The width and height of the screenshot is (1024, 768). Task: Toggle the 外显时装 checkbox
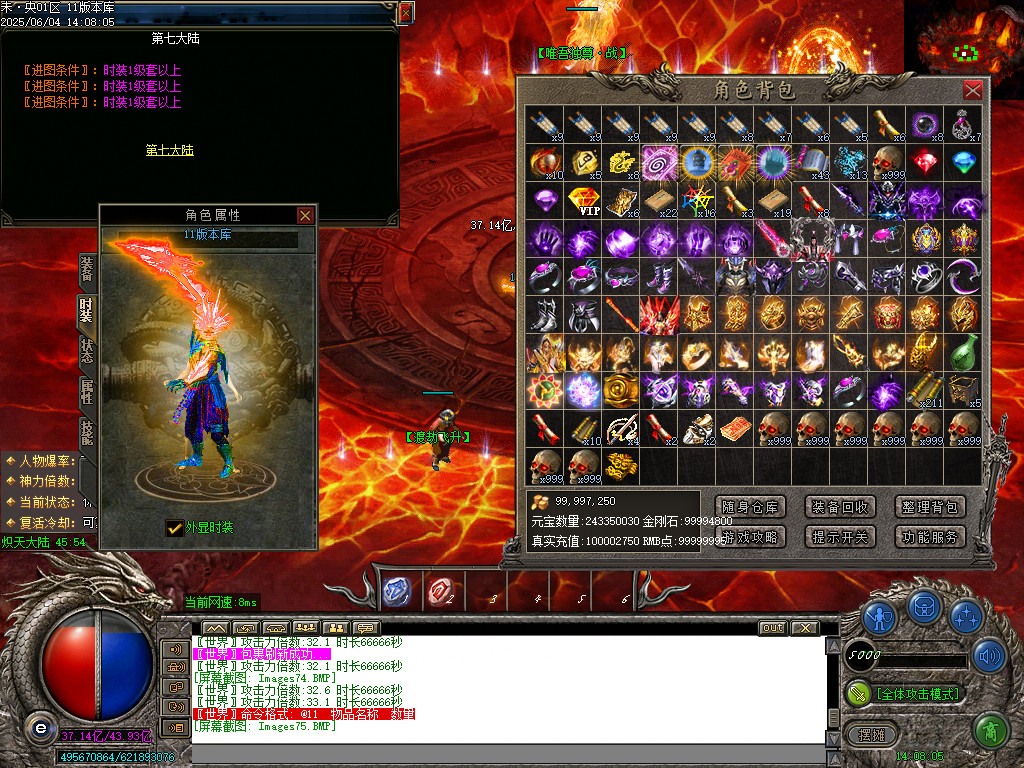coord(175,527)
